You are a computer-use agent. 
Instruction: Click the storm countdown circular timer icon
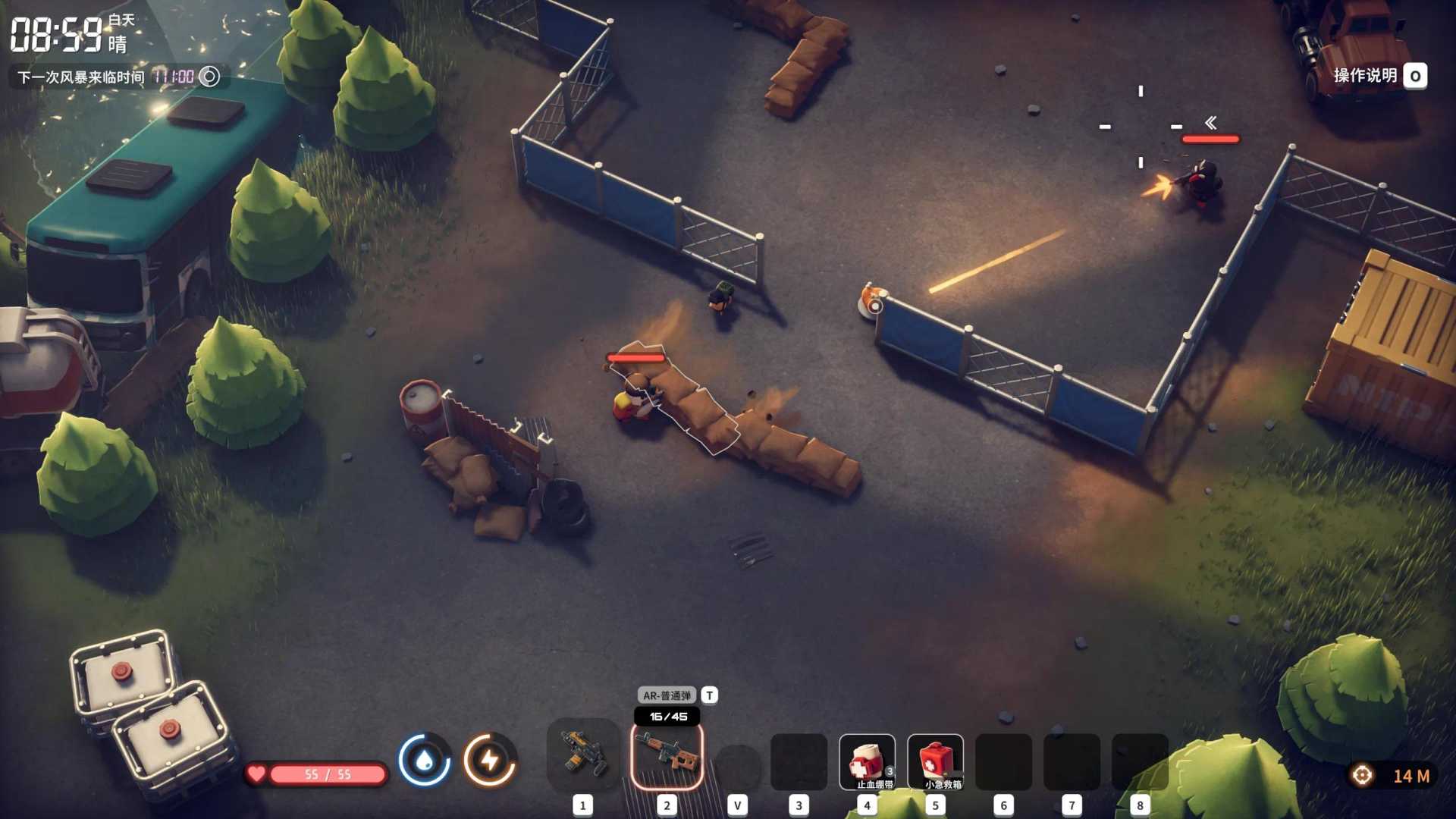pyautogui.click(x=208, y=76)
